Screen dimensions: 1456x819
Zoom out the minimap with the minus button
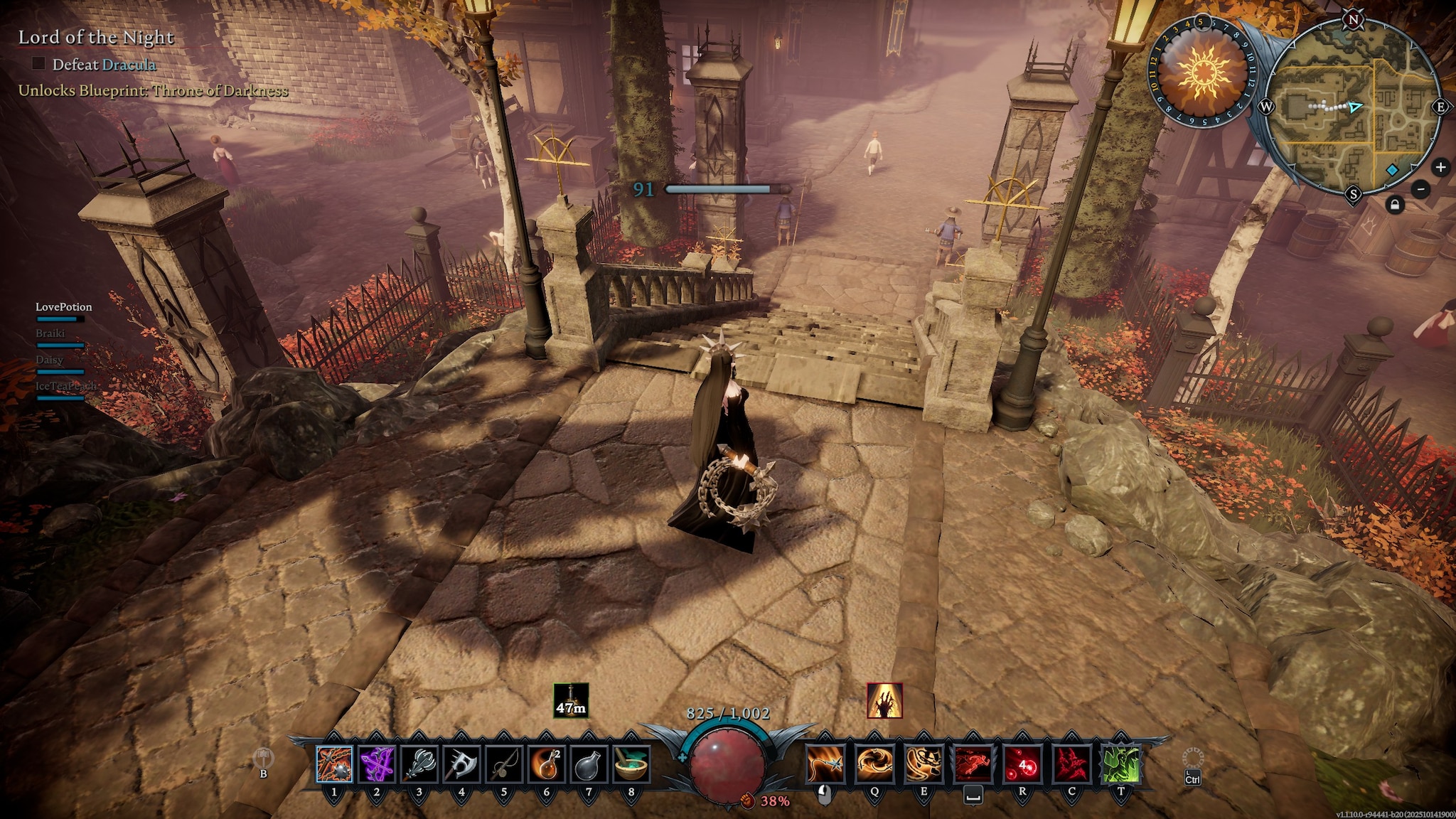[x=1421, y=189]
